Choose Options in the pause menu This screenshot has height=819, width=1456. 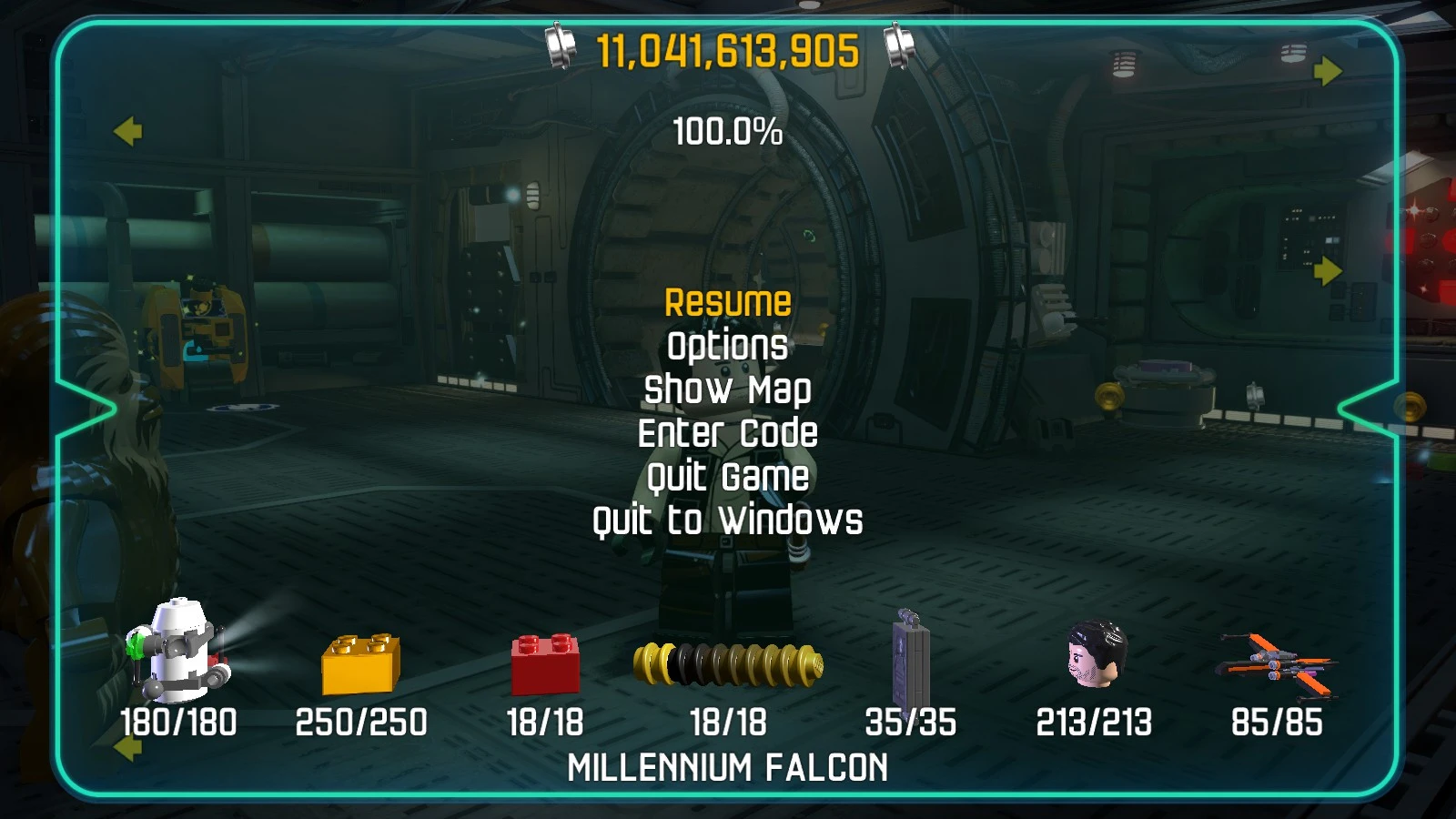(727, 346)
